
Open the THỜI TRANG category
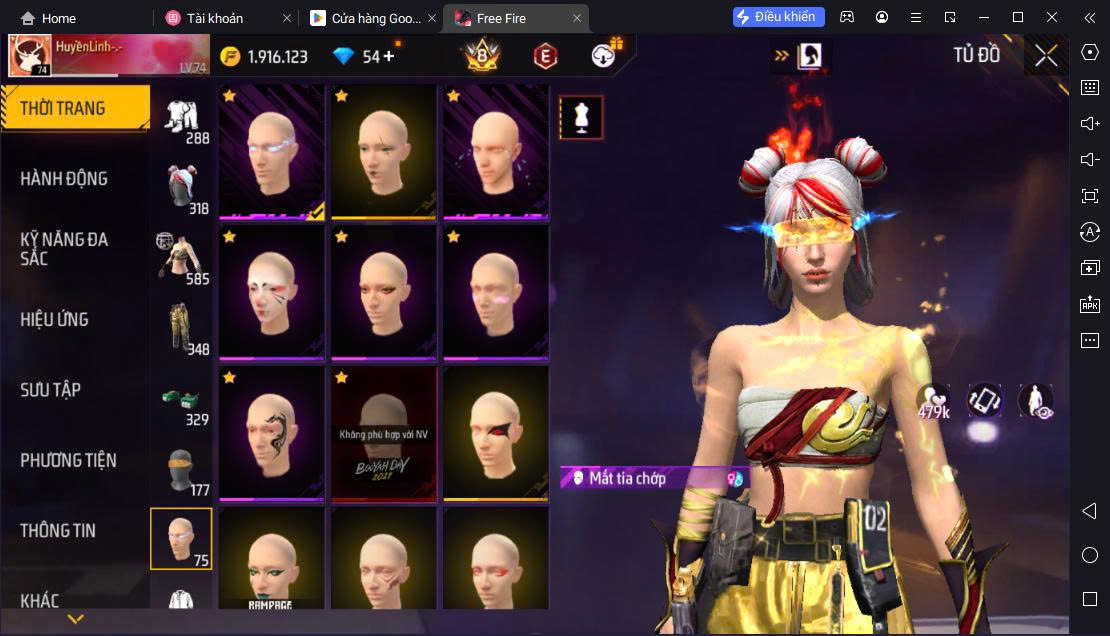pos(63,109)
